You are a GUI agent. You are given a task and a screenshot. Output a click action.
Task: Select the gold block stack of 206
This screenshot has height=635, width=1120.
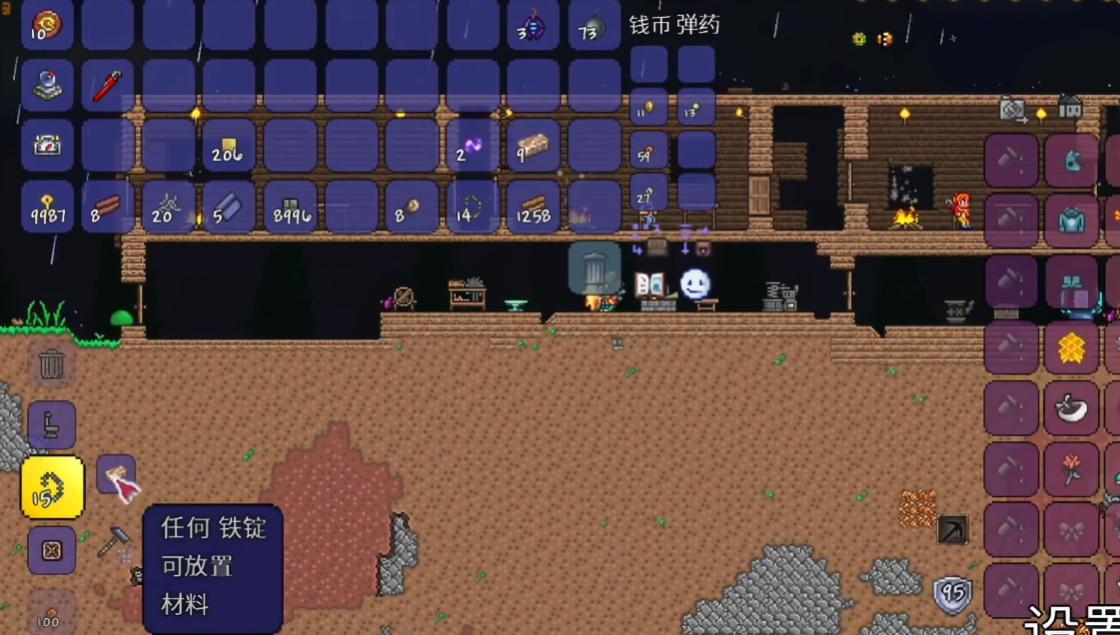pos(229,147)
